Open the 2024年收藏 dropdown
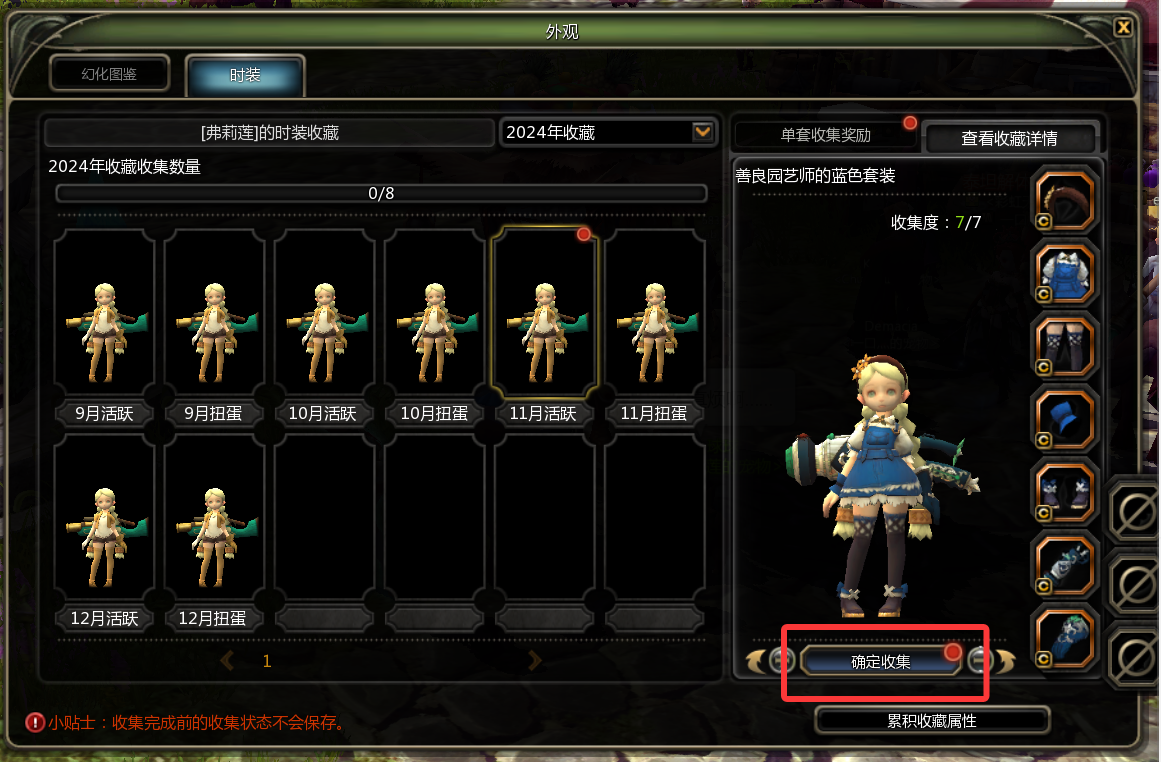1161x762 pixels. point(703,132)
